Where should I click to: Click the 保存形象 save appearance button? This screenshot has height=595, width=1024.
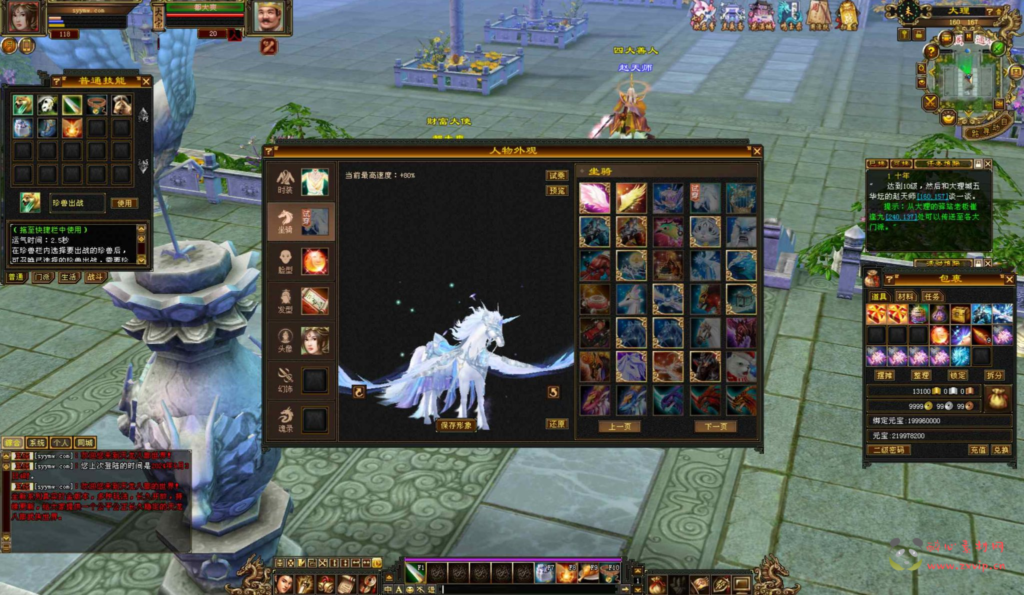tap(456, 424)
